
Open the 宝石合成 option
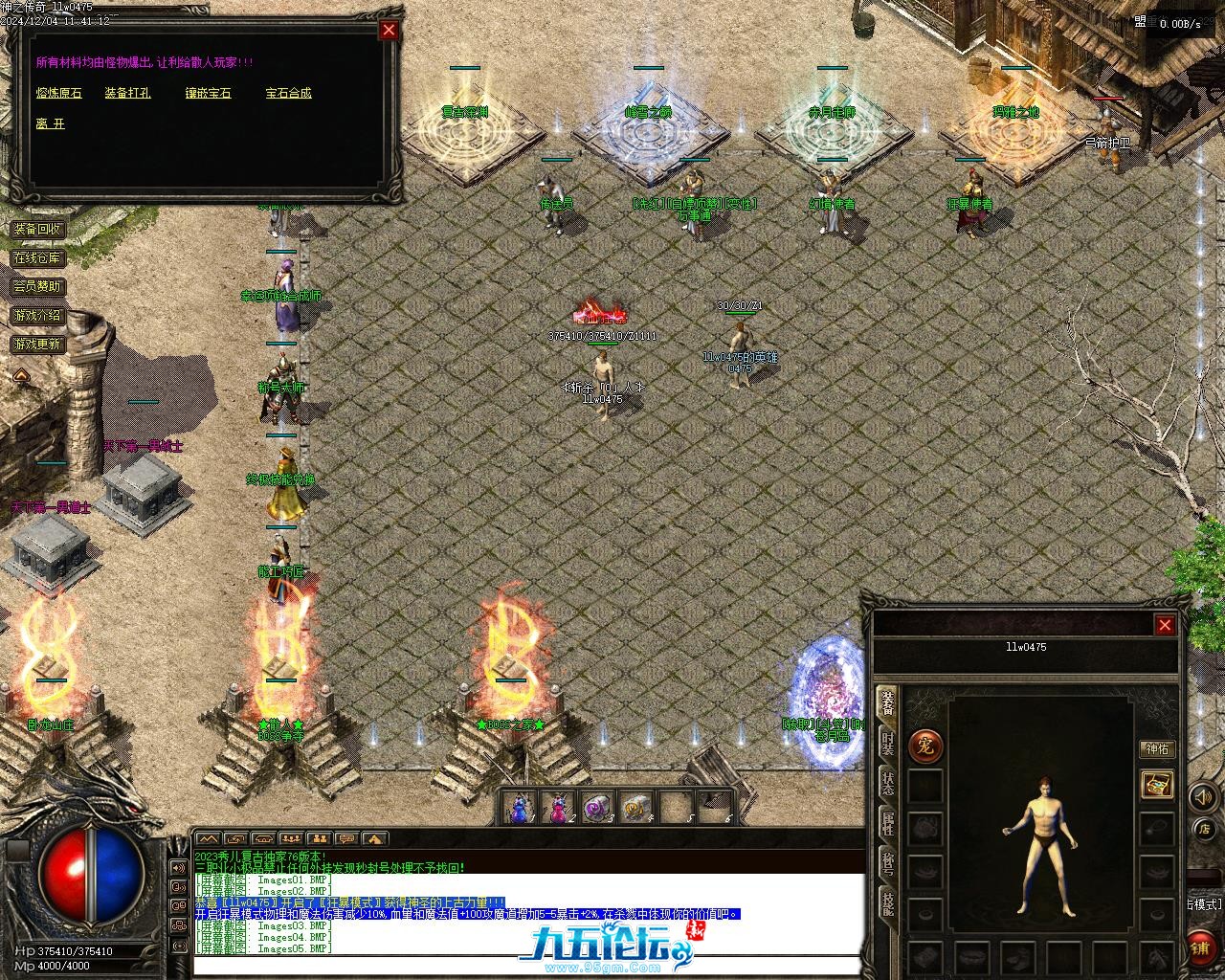point(288,93)
